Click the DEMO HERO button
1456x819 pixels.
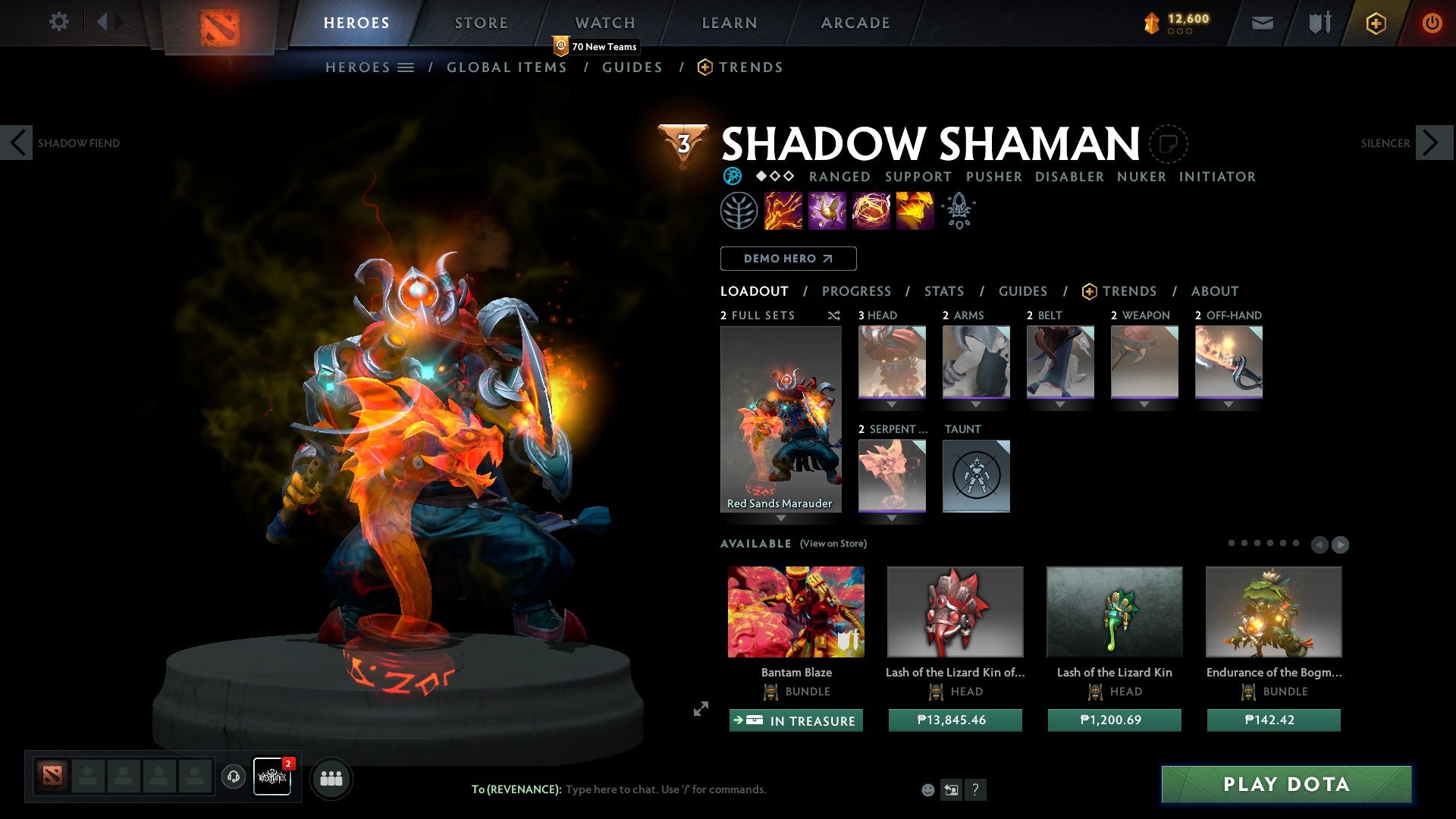tap(787, 259)
